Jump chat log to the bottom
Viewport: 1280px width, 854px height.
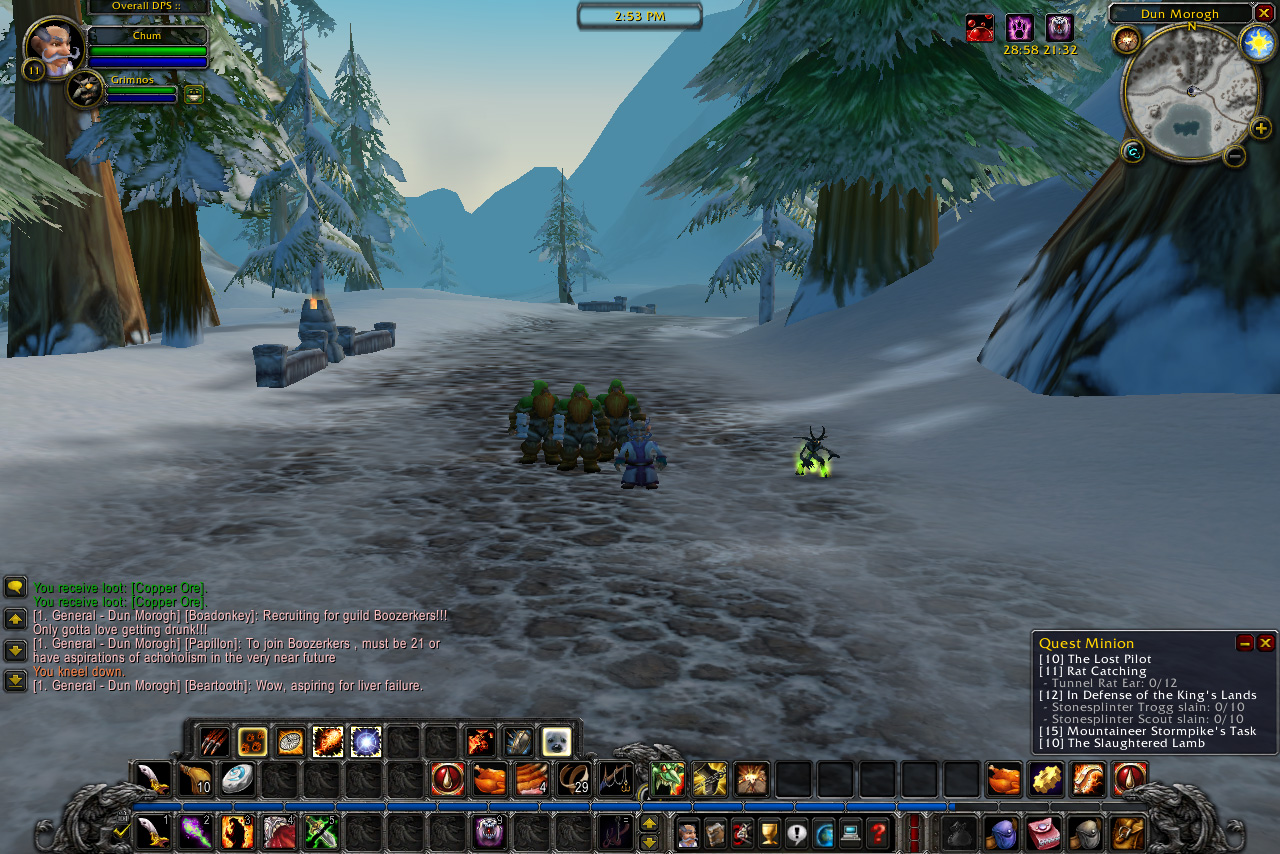(15, 681)
